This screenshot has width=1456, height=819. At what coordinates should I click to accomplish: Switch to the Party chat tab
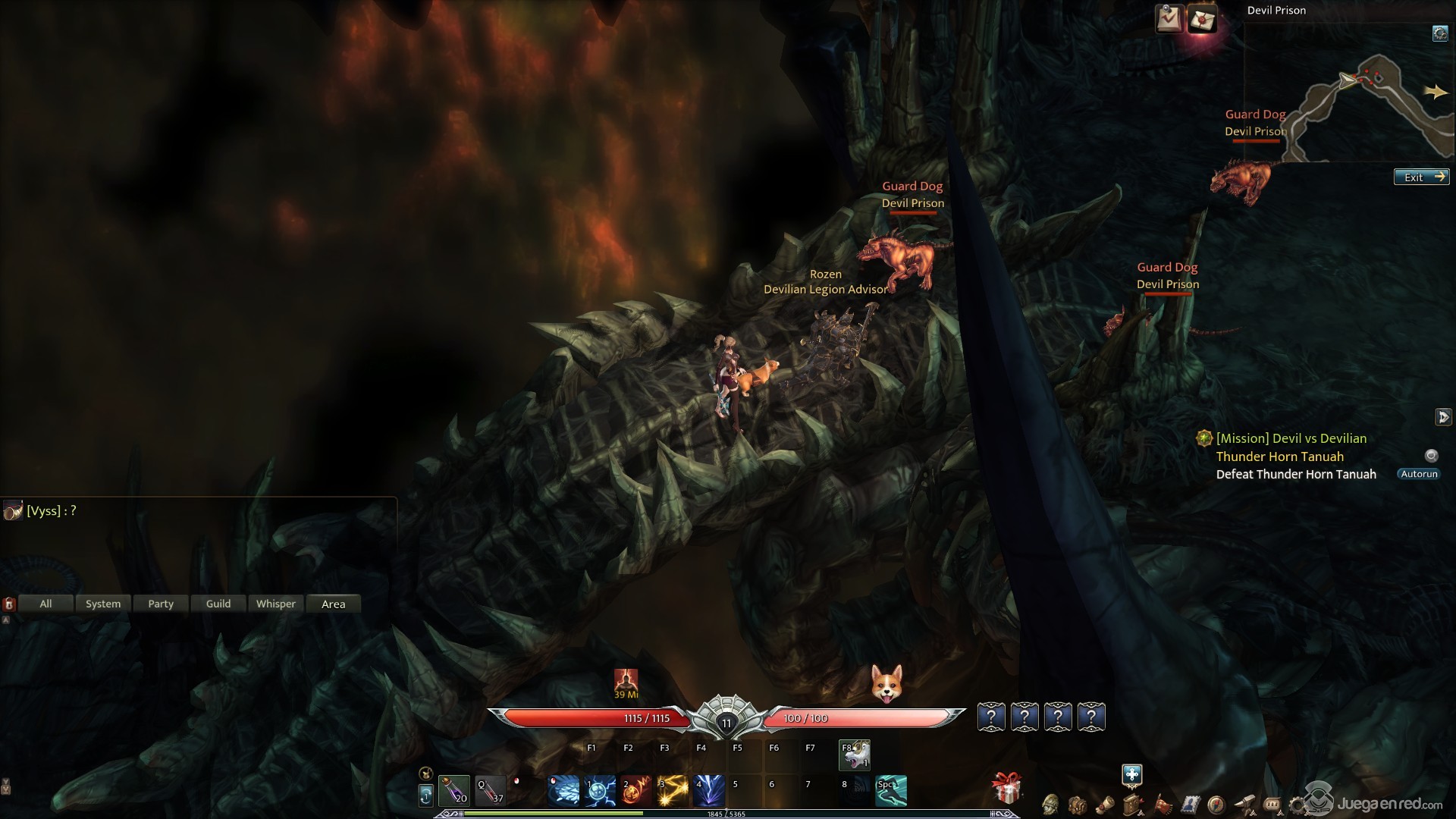pyautogui.click(x=161, y=604)
